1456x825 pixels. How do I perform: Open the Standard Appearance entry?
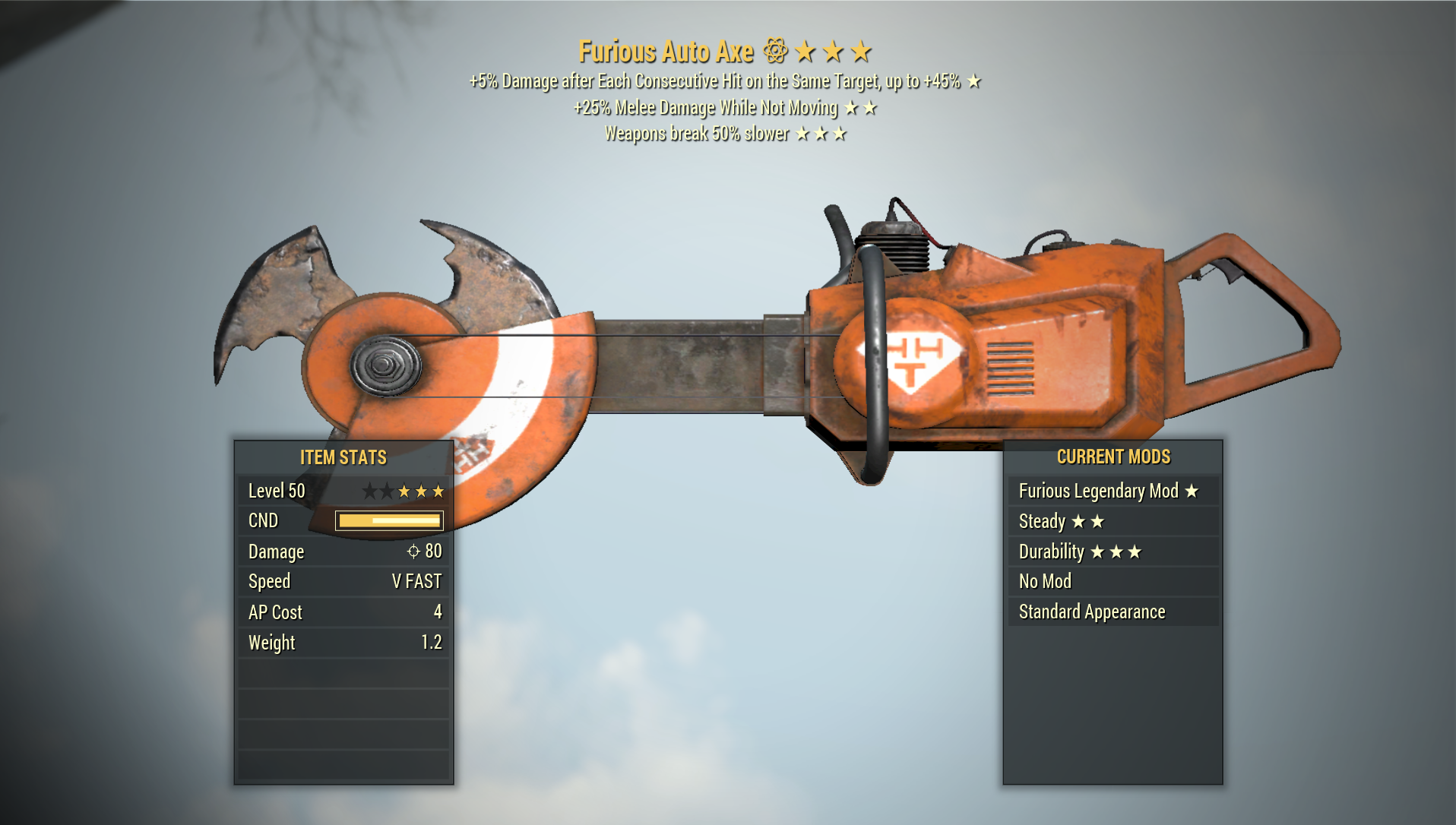pos(1092,612)
